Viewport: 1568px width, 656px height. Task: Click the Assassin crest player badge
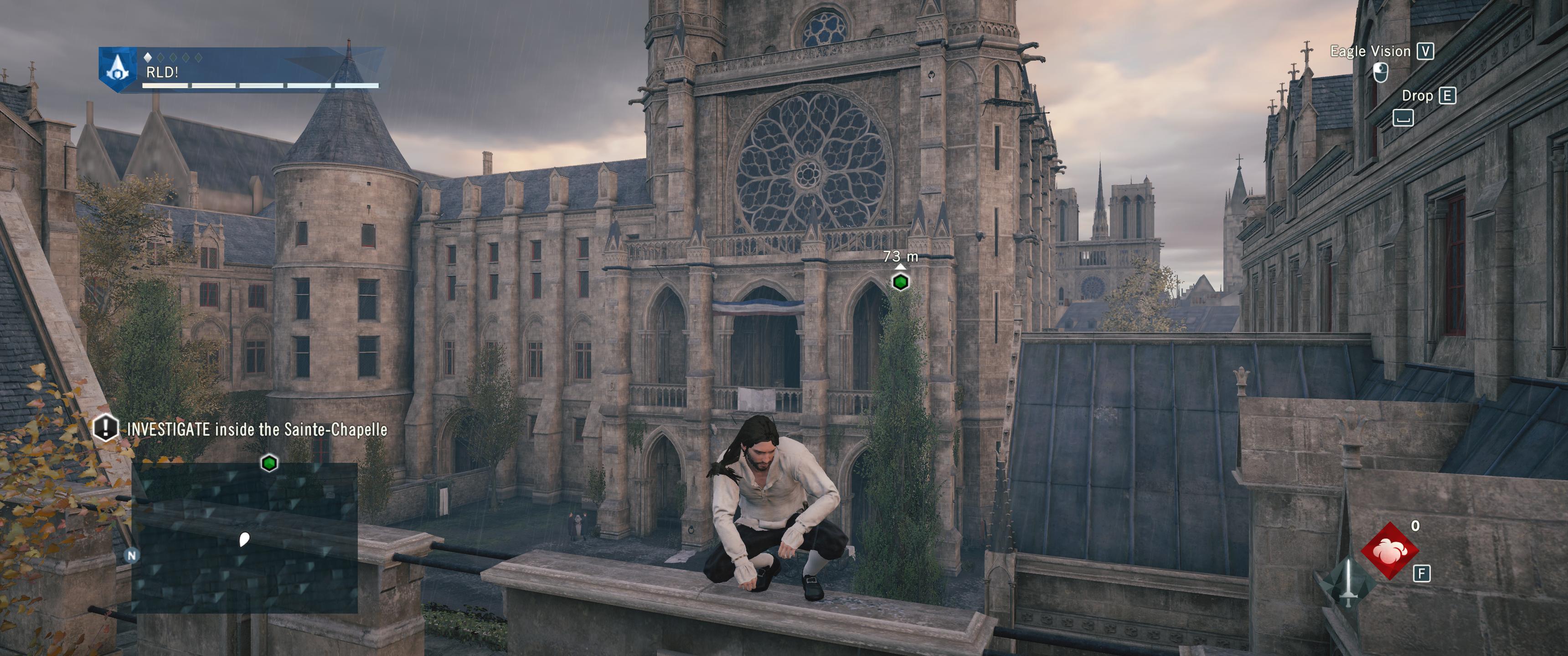(x=116, y=69)
